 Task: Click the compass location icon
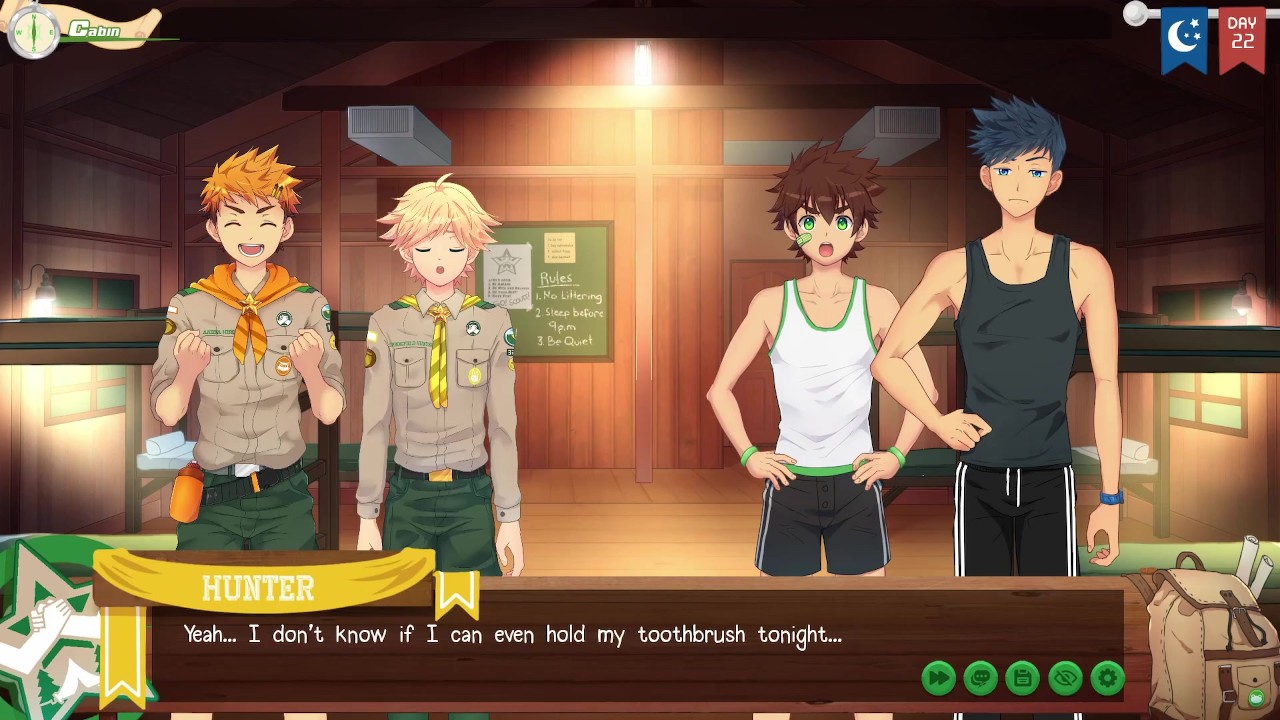[x=33, y=32]
